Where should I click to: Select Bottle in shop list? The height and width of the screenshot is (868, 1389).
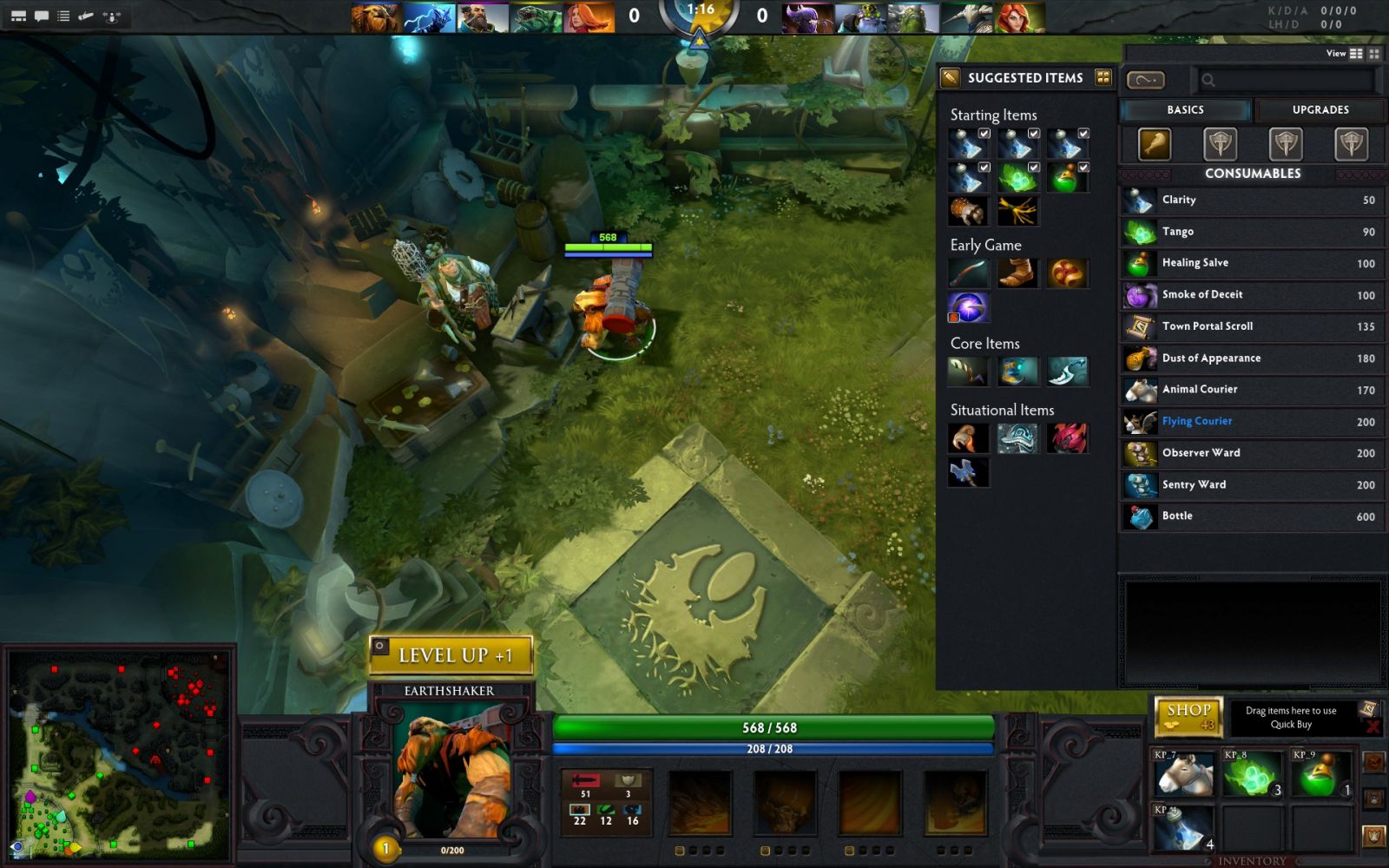click(1250, 516)
